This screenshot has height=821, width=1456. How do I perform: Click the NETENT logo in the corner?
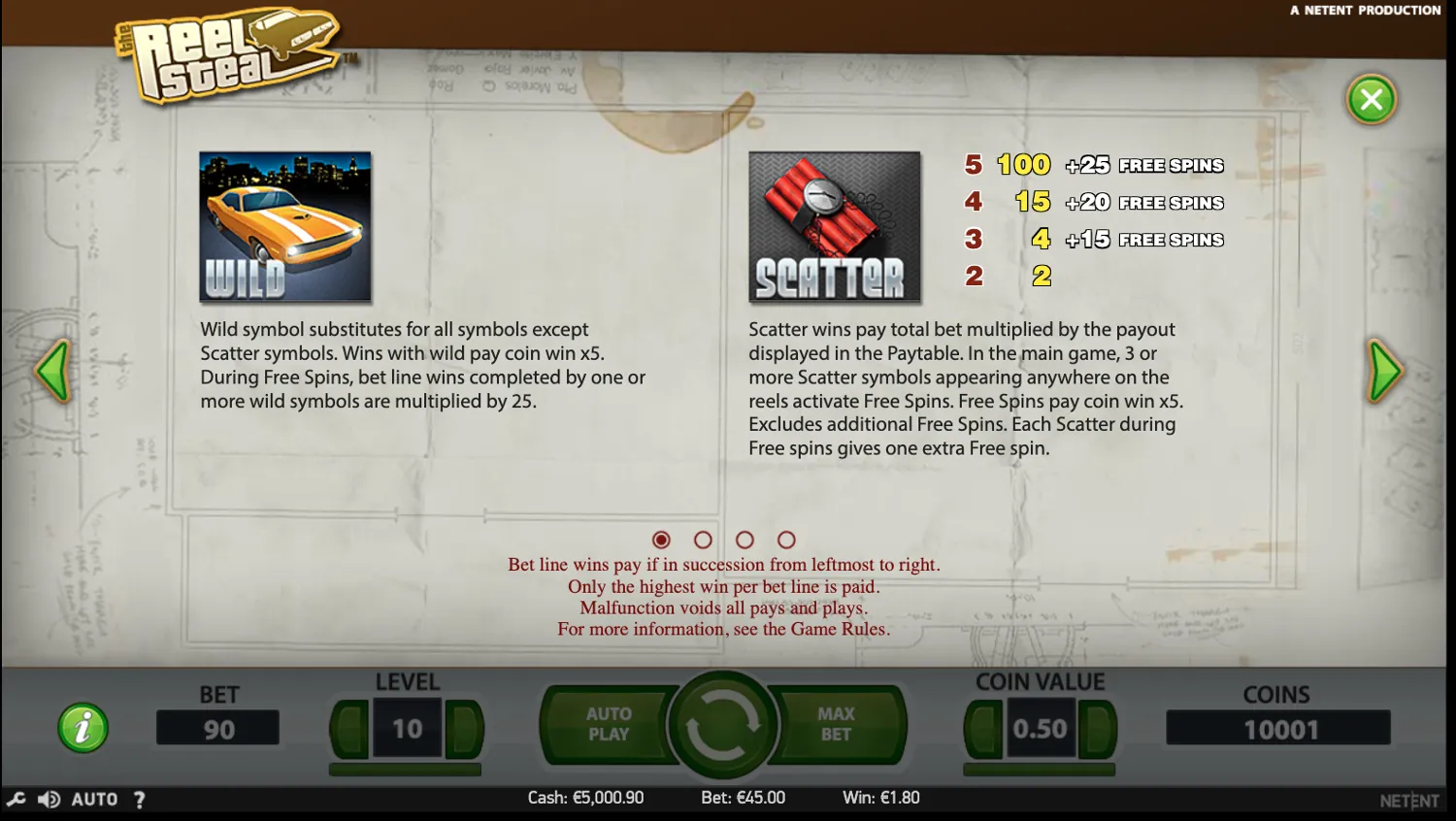pyautogui.click(x=1409, y=800)
